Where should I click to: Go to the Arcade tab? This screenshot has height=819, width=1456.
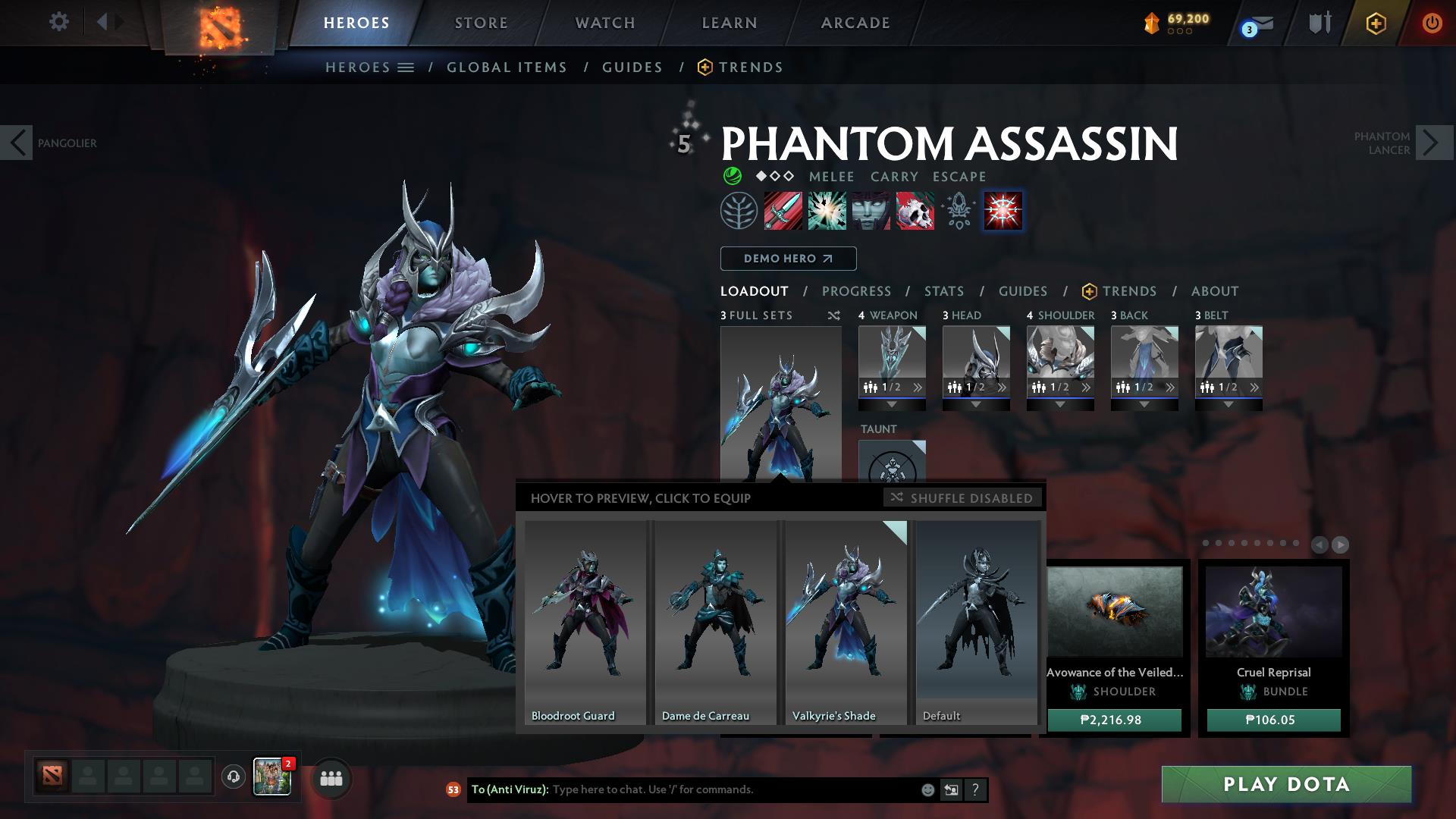(855, 23)
